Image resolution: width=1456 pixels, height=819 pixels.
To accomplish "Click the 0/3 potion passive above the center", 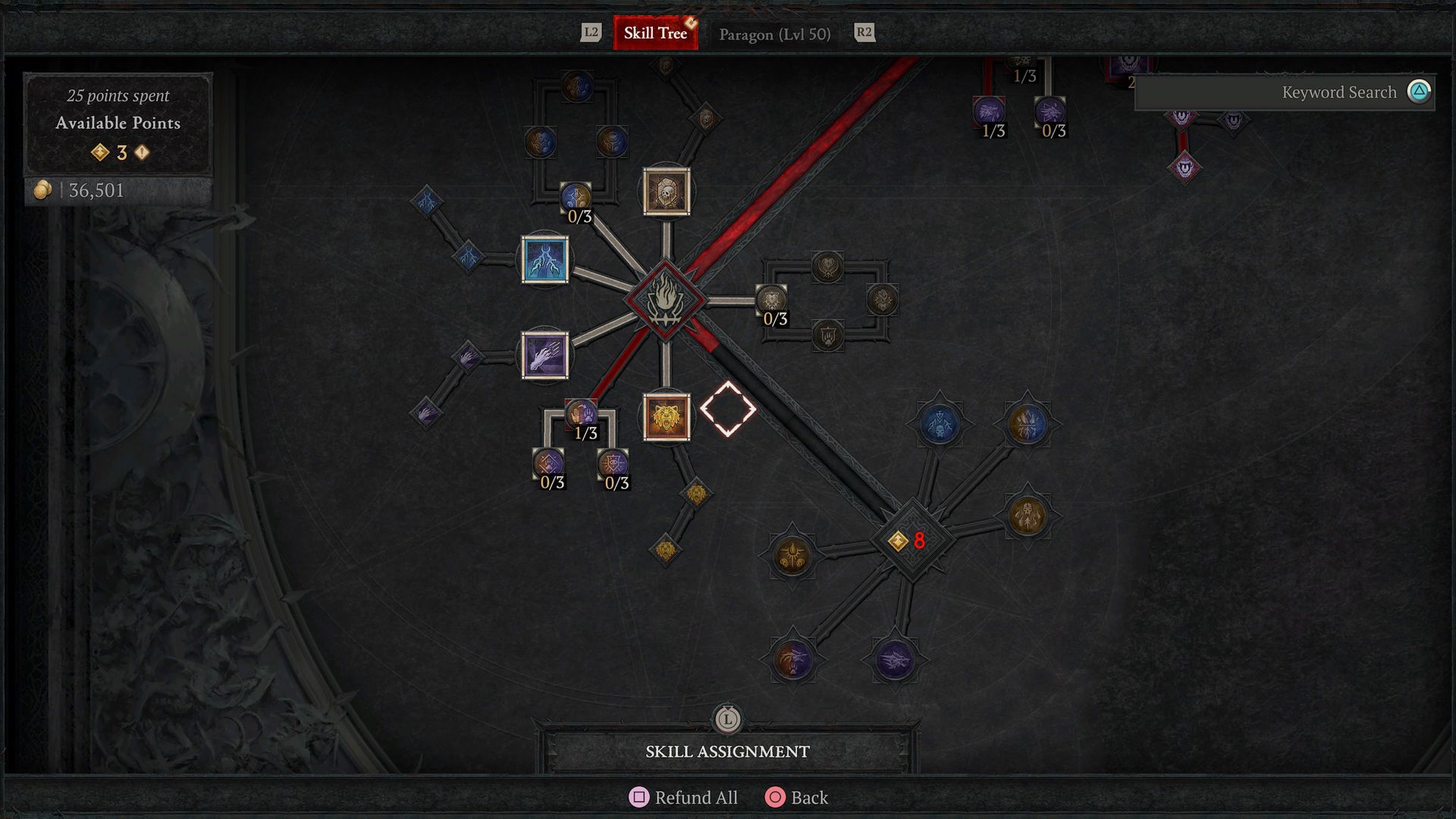I will pyautogui.click(x=575, y=195).
